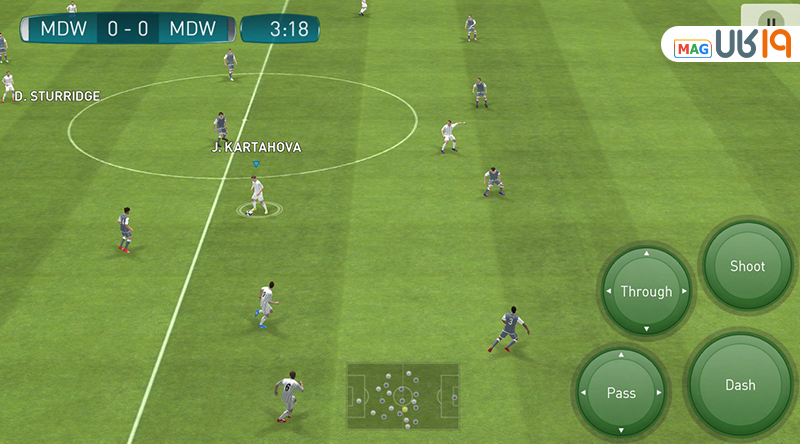The image size is (800, 444).
Task: Activate the Dash button
Action: (740, 385)
